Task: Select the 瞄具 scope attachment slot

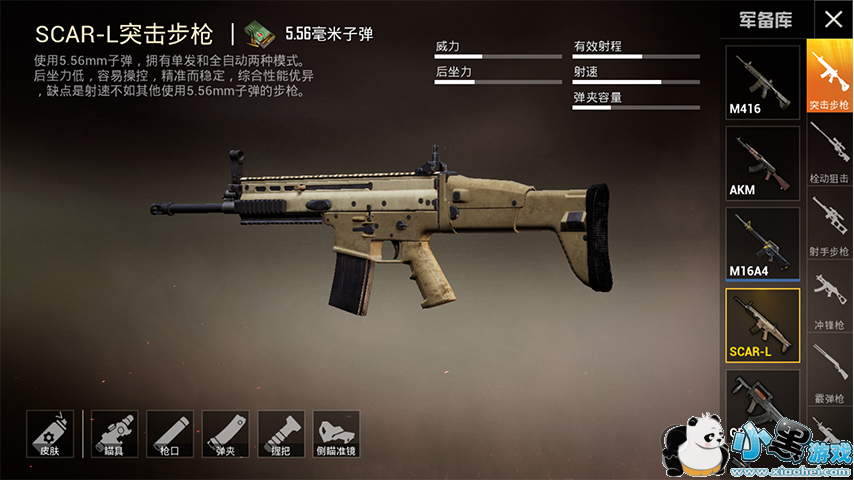Action: click(x=114, y=433)
